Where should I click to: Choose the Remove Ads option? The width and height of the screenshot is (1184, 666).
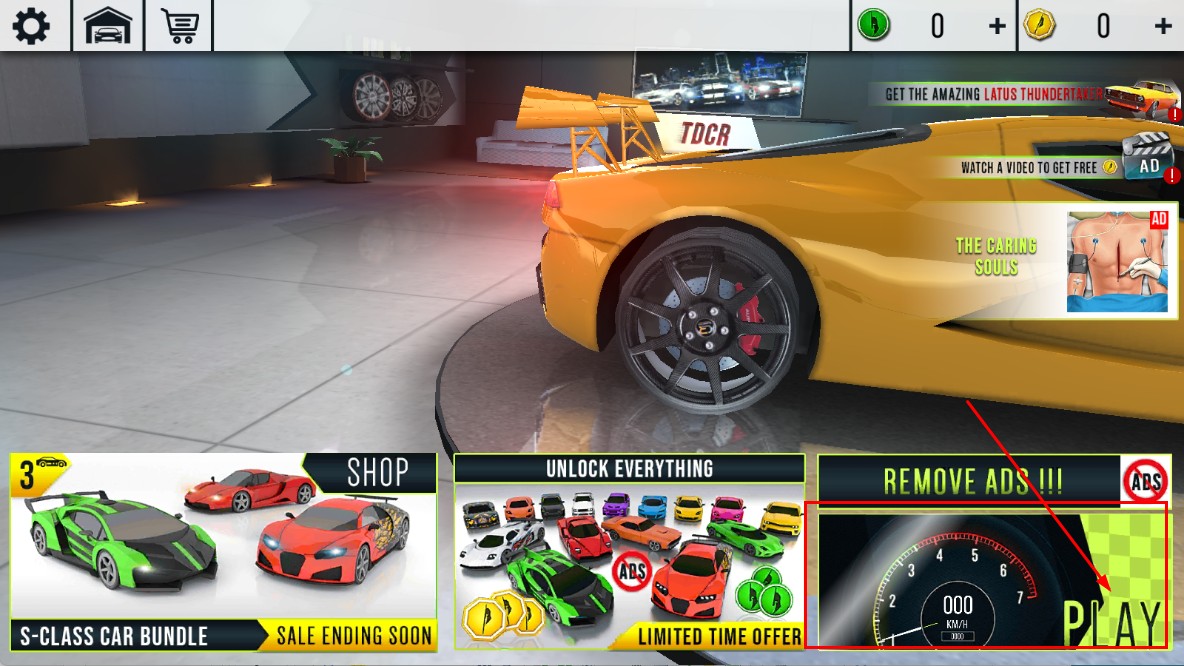pyautogui.click(x=990, y=480)
